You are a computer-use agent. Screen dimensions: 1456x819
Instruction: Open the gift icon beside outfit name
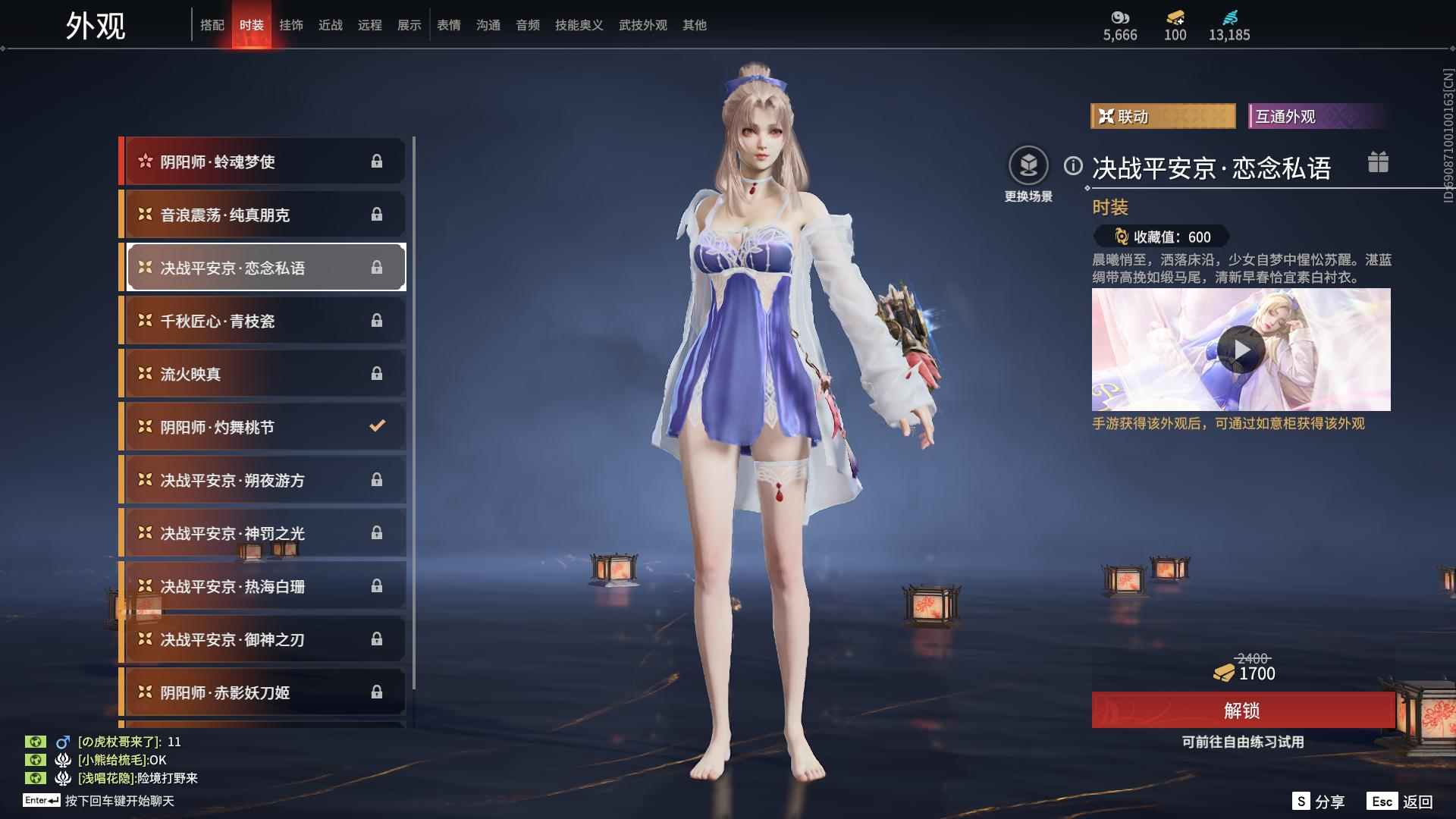coord(1378,162)
